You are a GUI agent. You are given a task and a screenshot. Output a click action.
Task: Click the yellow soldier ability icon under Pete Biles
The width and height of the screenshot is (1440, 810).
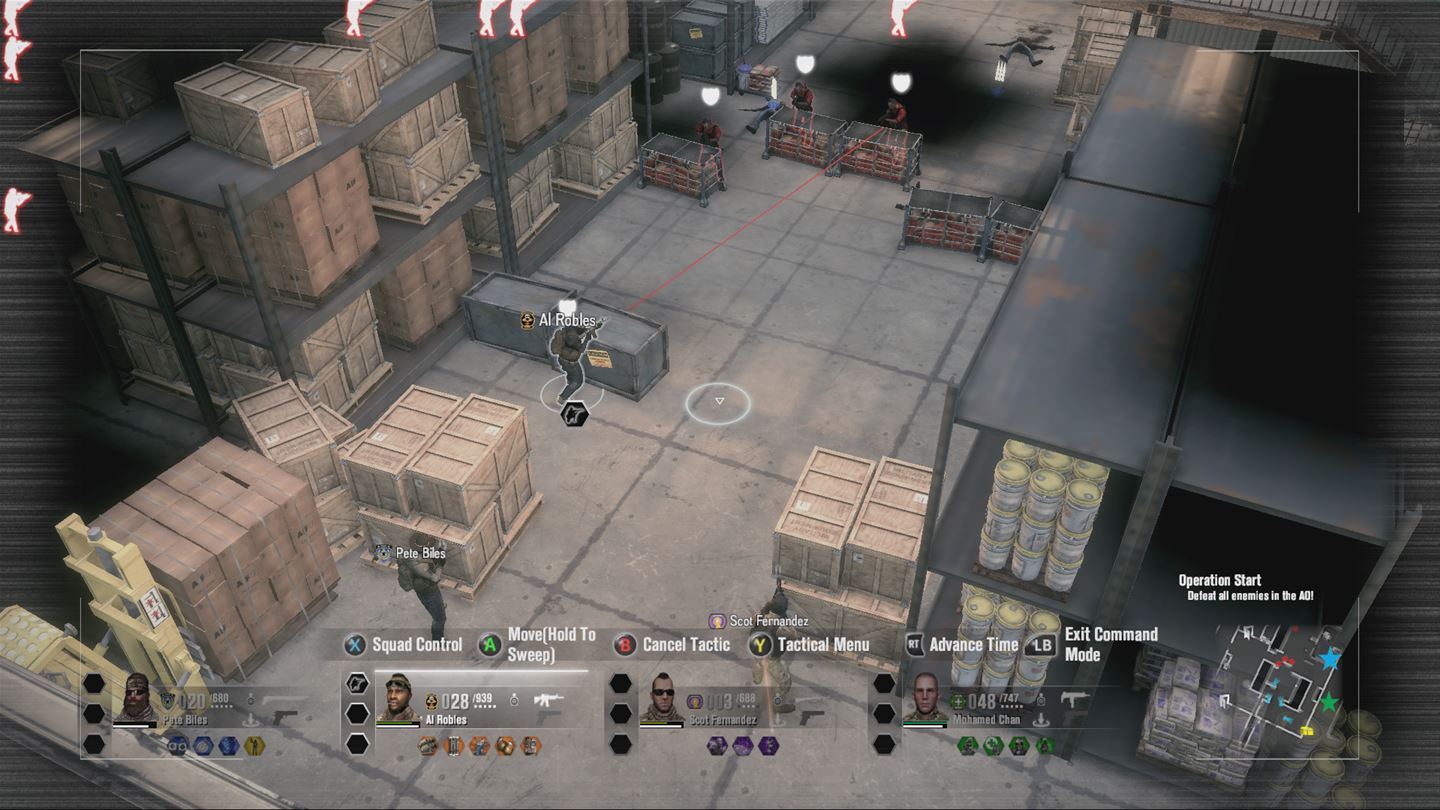click(254, 745)
